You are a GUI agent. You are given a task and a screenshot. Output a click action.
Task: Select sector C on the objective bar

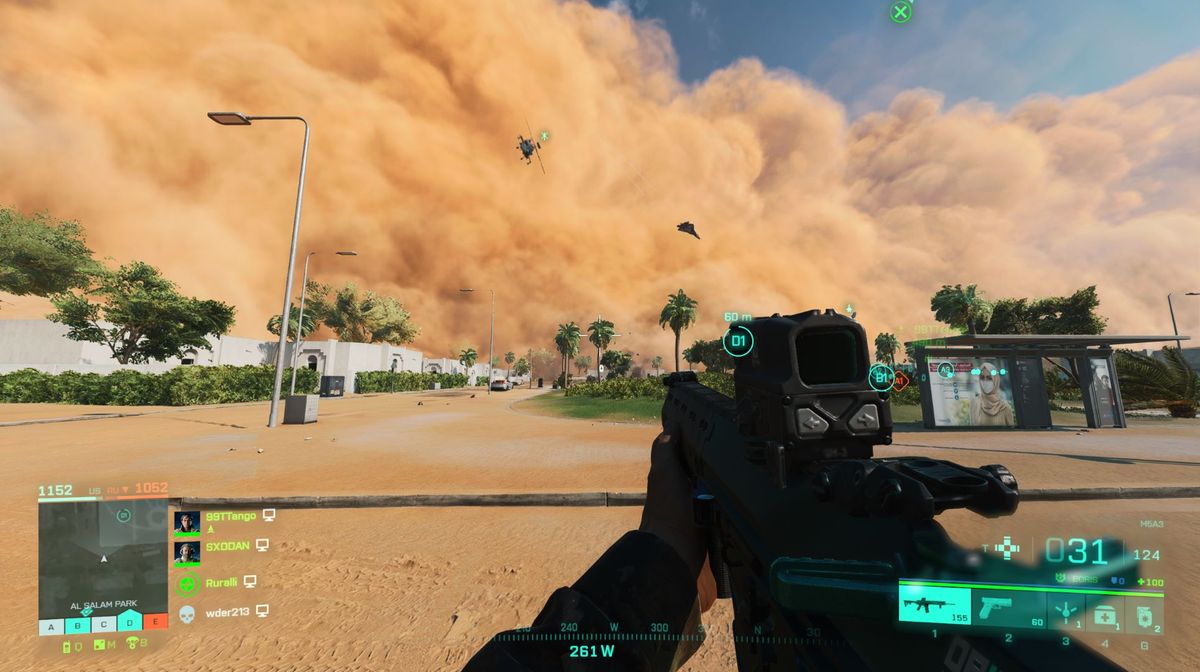[x=103, y=627]
